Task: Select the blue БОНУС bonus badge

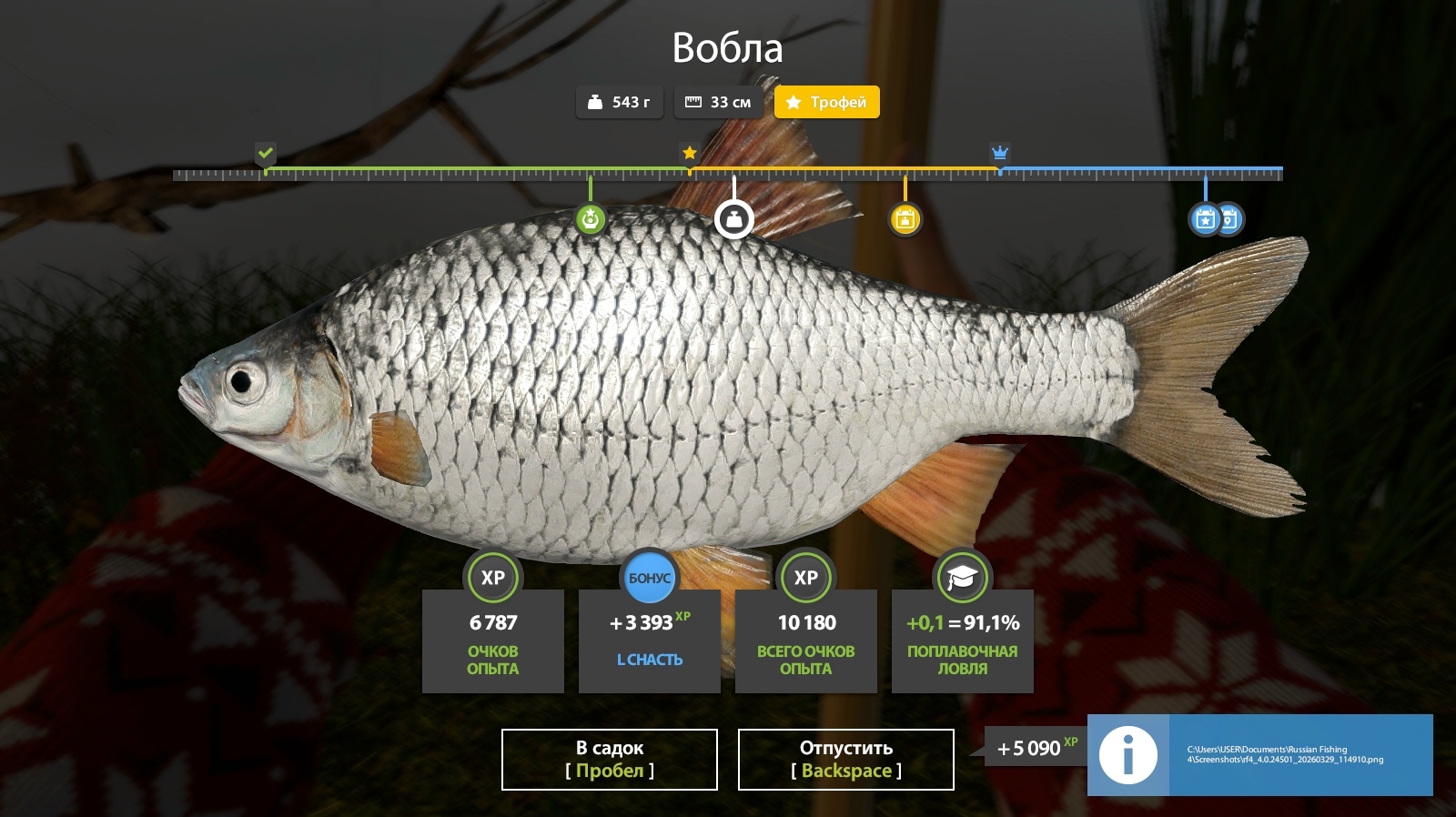Action: [x=649, y=578]
